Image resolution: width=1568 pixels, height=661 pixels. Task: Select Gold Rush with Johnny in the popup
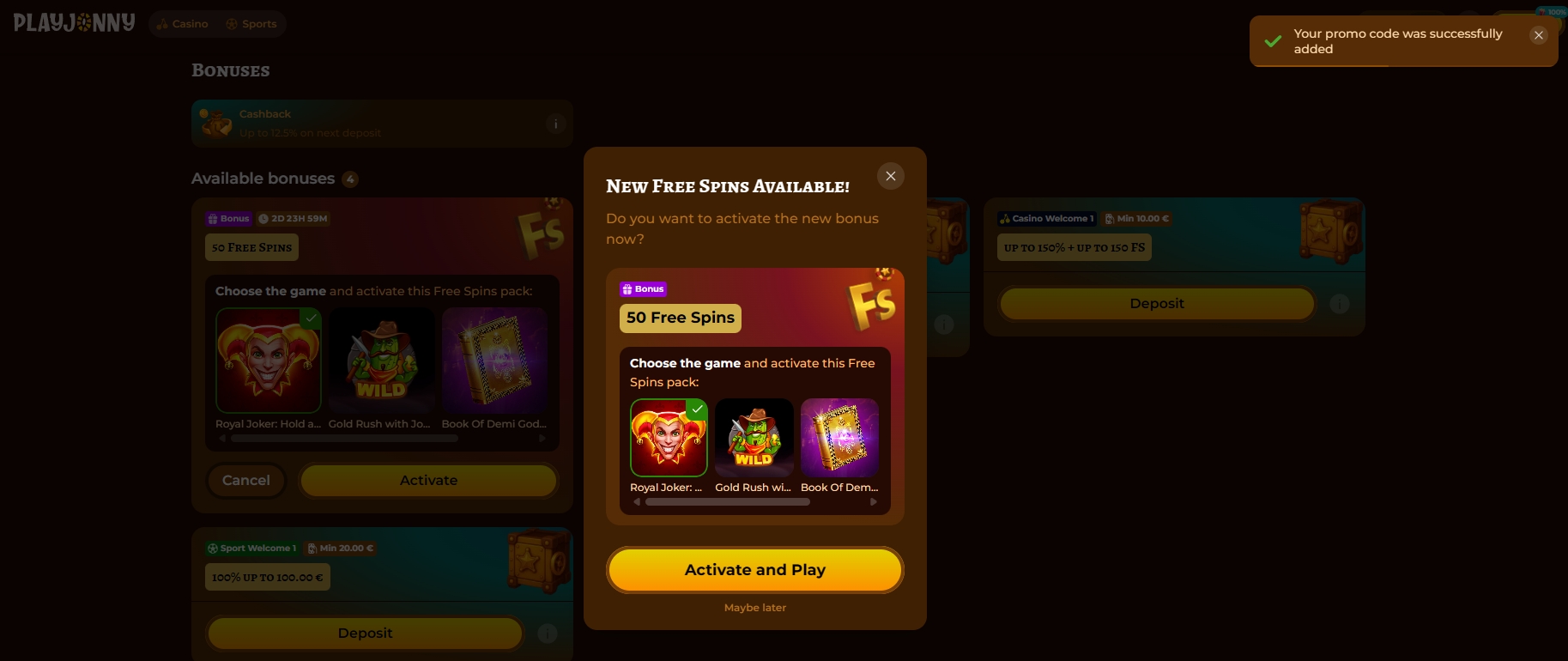coord(754,438)
